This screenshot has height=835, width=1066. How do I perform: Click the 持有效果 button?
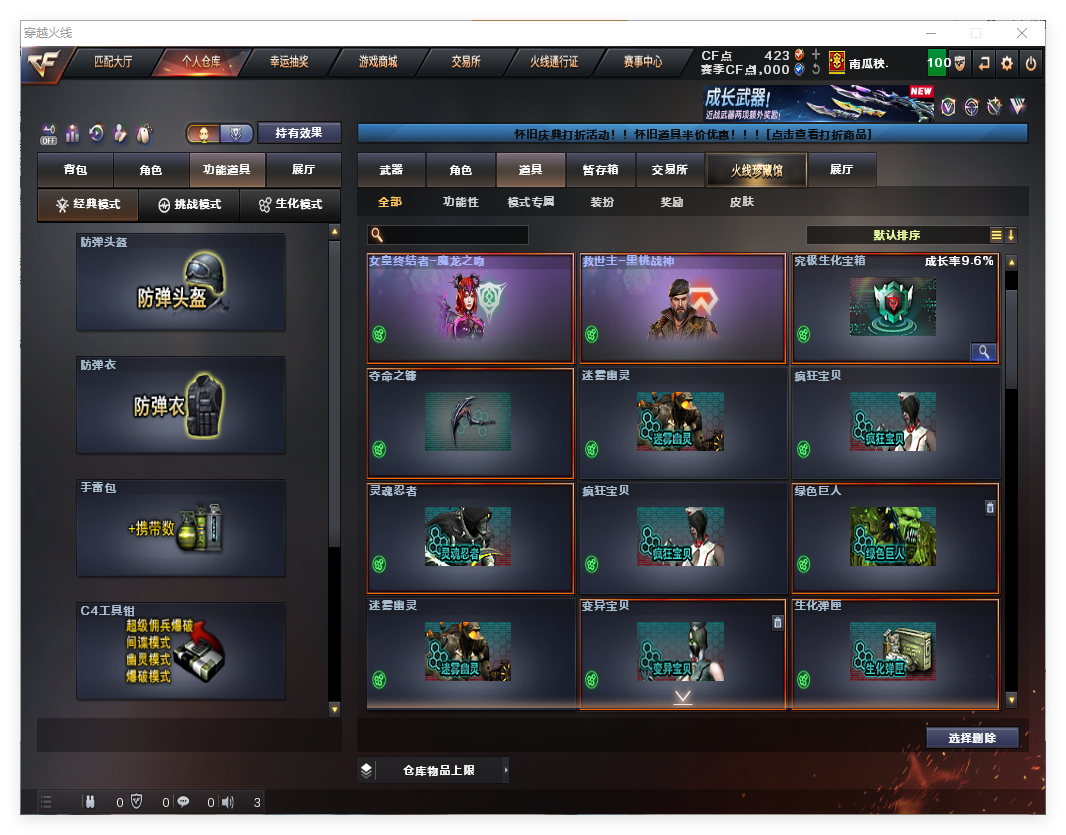click(x=299, y=133)
